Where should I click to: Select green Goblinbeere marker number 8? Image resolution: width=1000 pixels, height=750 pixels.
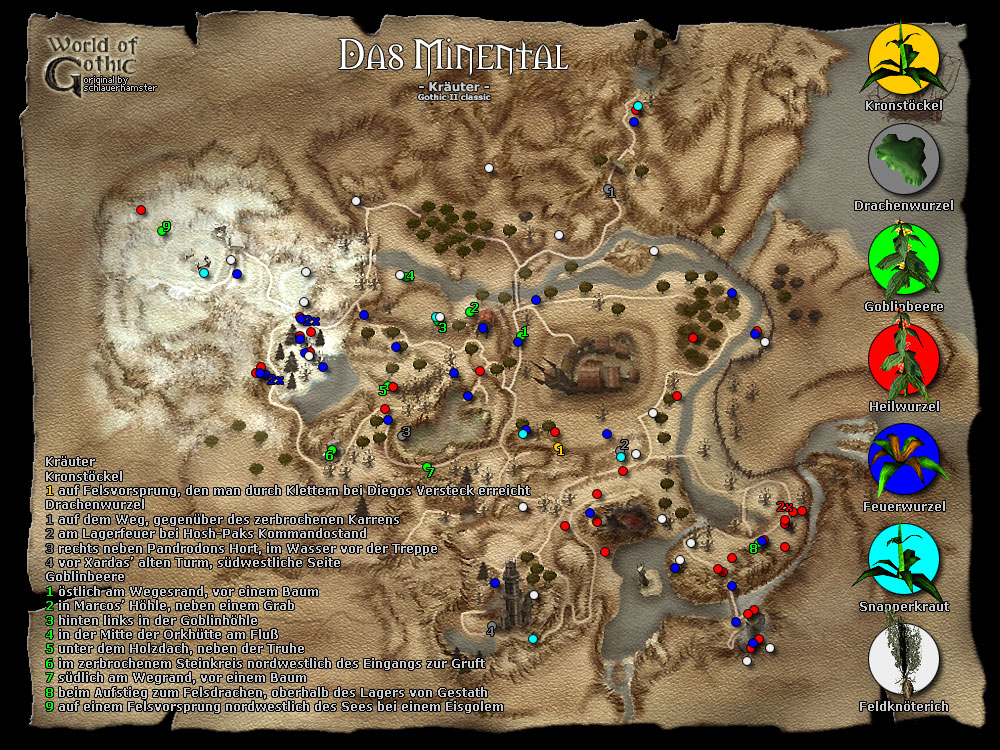(754, 546)
